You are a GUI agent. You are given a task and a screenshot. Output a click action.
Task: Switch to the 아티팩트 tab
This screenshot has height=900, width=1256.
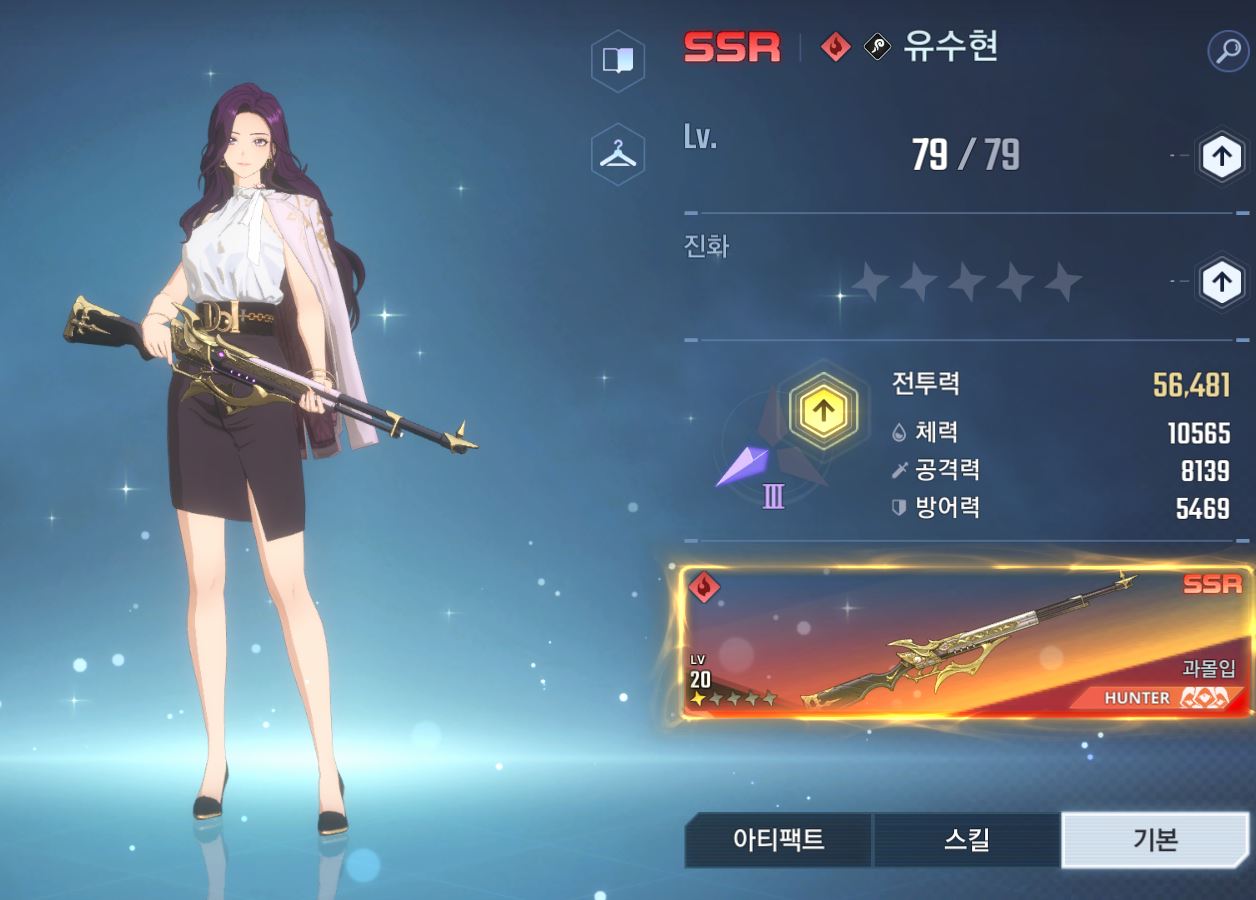pyautogui.click(x=778, y=840)
